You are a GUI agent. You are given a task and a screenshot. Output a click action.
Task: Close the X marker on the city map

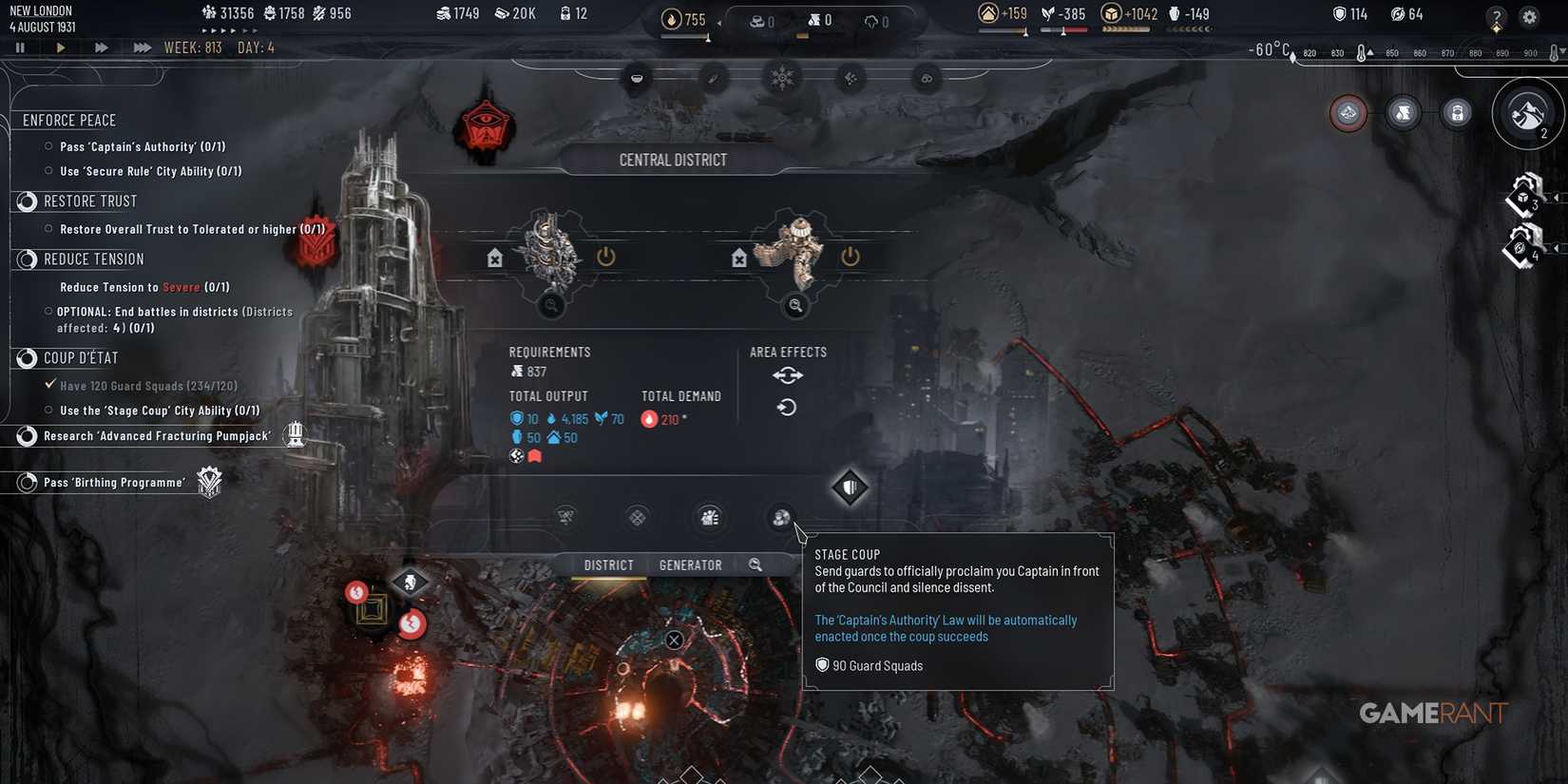[x=674, y=640]
